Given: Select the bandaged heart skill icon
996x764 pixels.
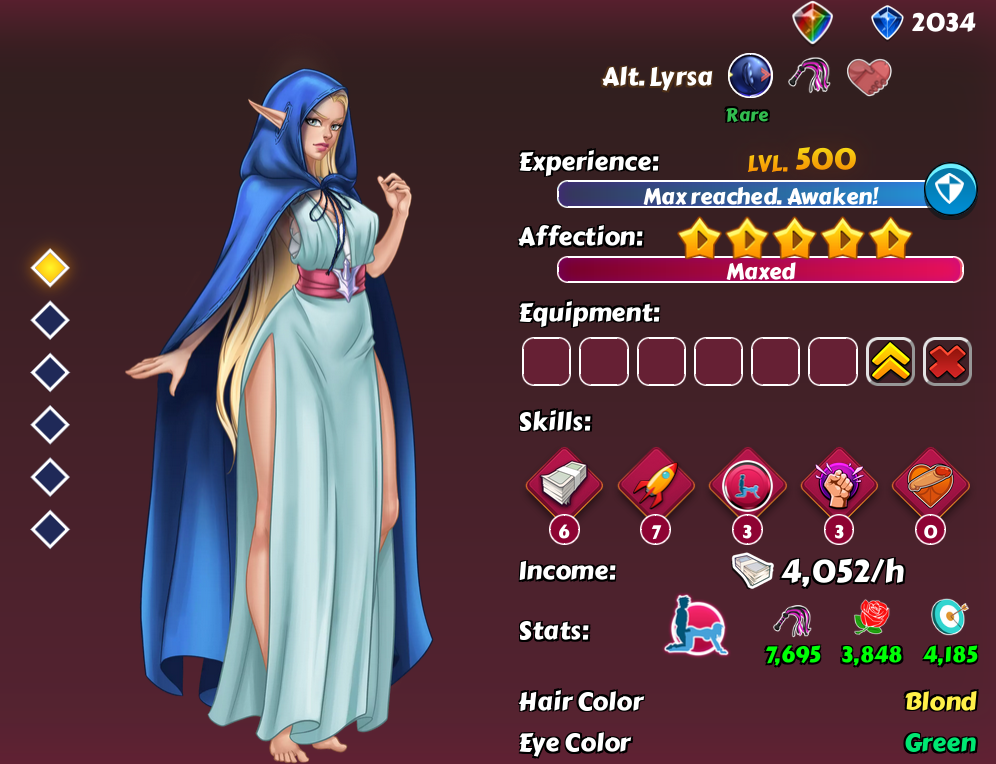Looking at the screenshot, I should pos(930,486).
